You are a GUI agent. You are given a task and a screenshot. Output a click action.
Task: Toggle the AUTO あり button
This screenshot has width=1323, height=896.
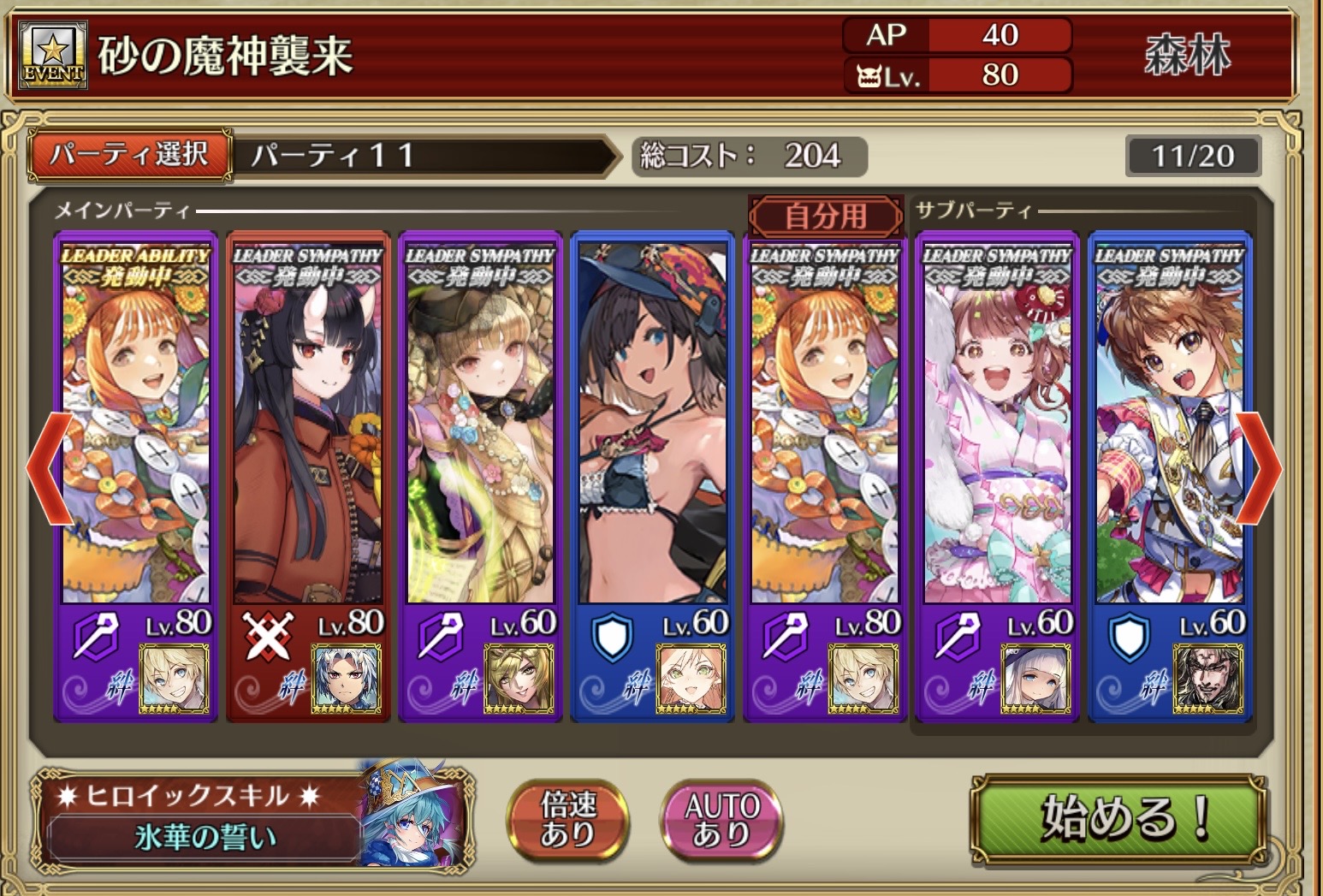[722, 818]
